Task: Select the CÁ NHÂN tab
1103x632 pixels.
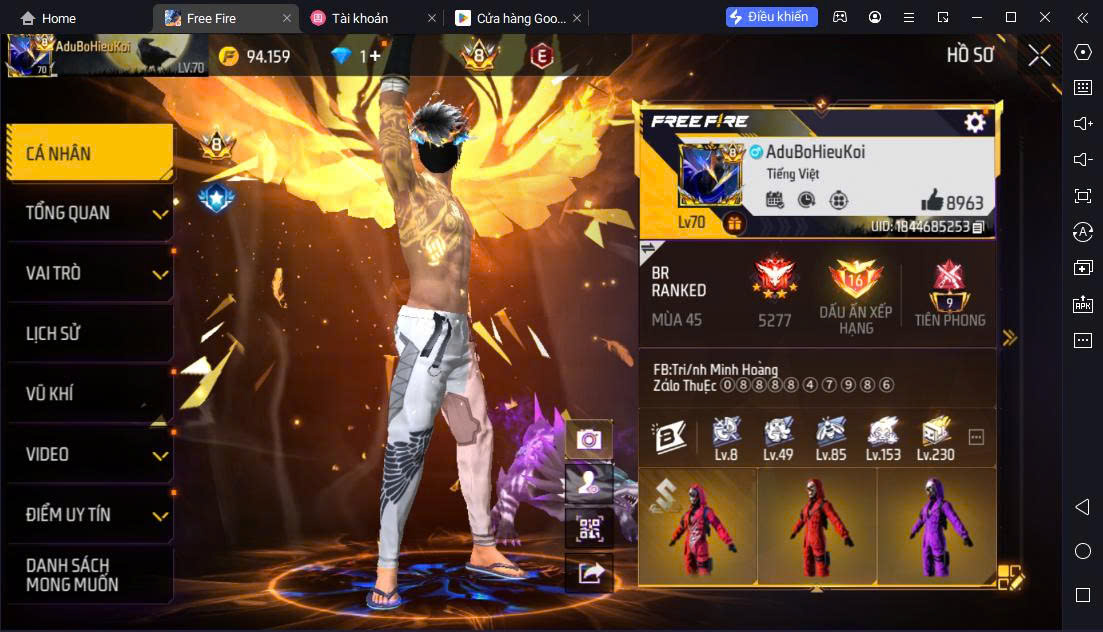Action: coord(90,153)
